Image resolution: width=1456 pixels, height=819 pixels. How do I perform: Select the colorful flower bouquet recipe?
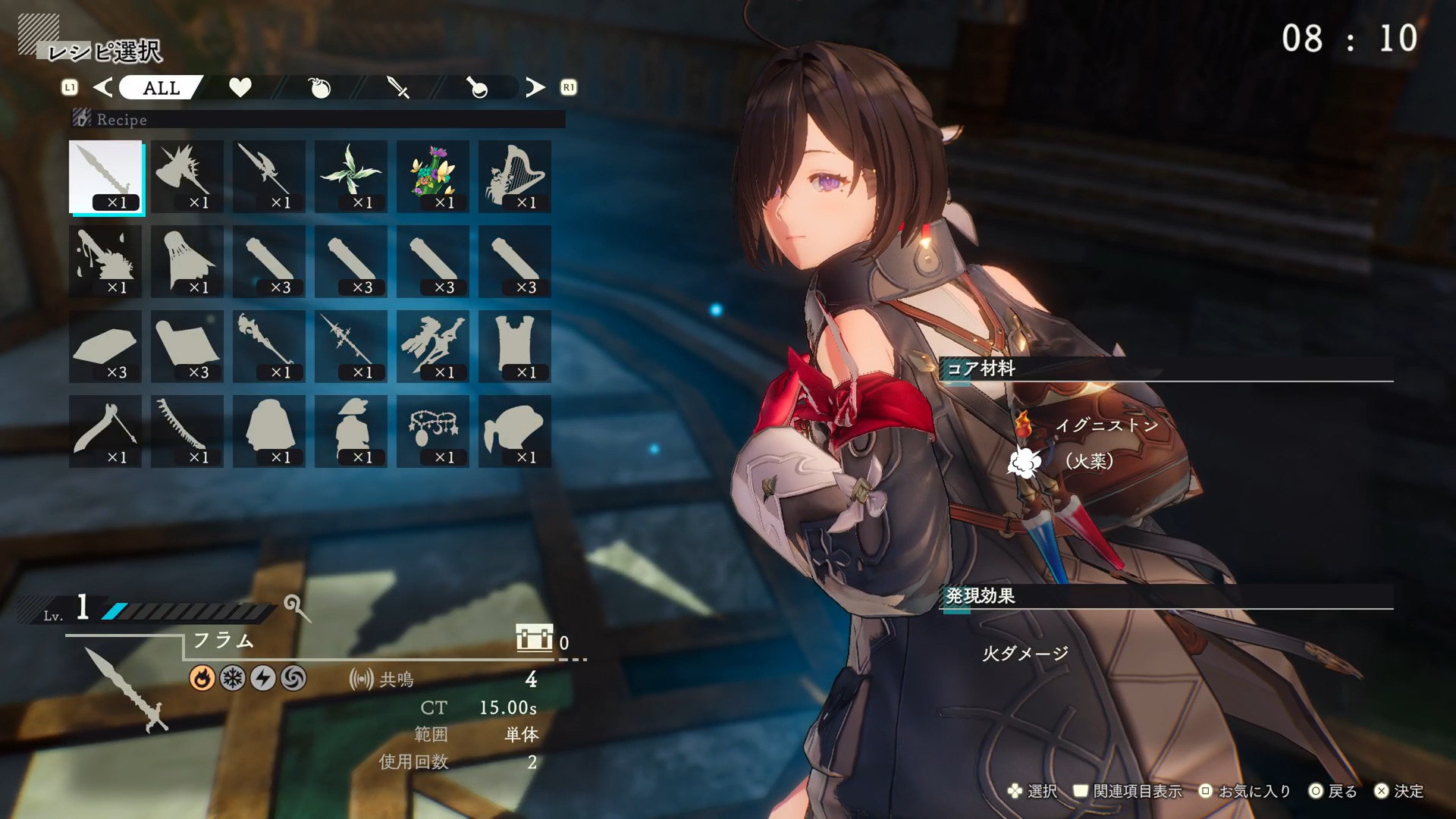tap(433, 176)
